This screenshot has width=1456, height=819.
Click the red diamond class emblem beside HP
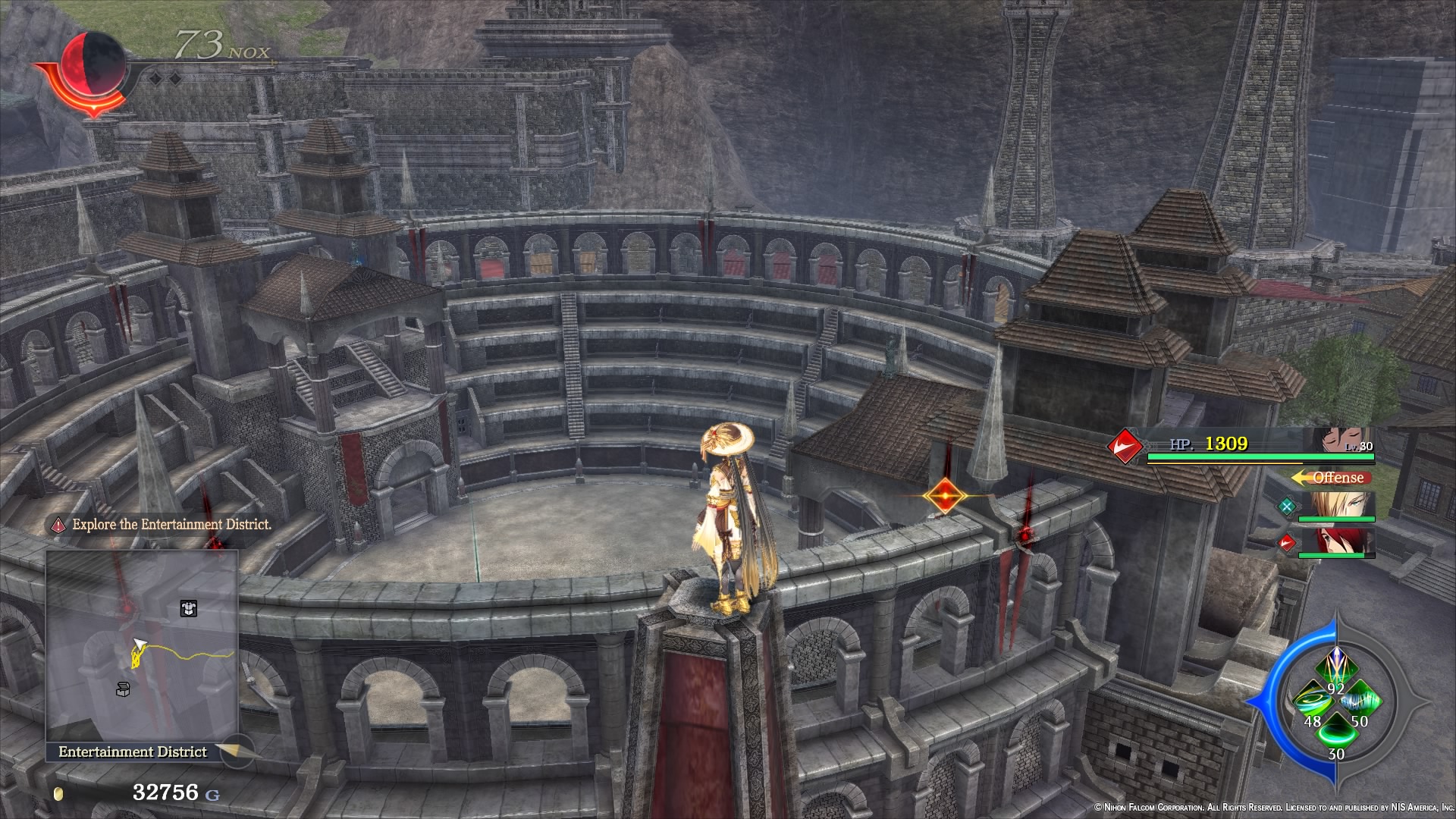coord(1125,447)
